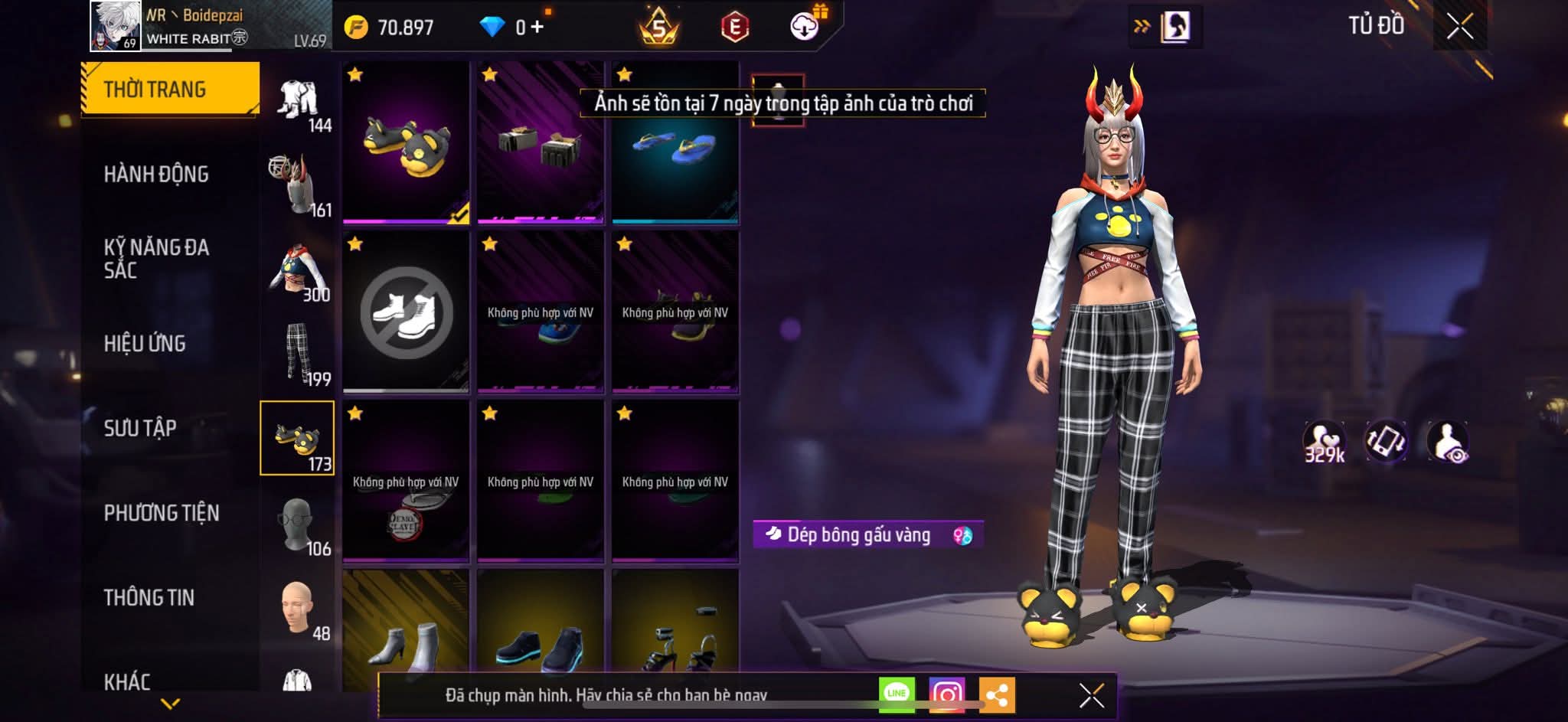Open the KỸ NĂNG ĐA SẮC section
The width and height of the screenshot is (1568, 722).
[156, 258]
